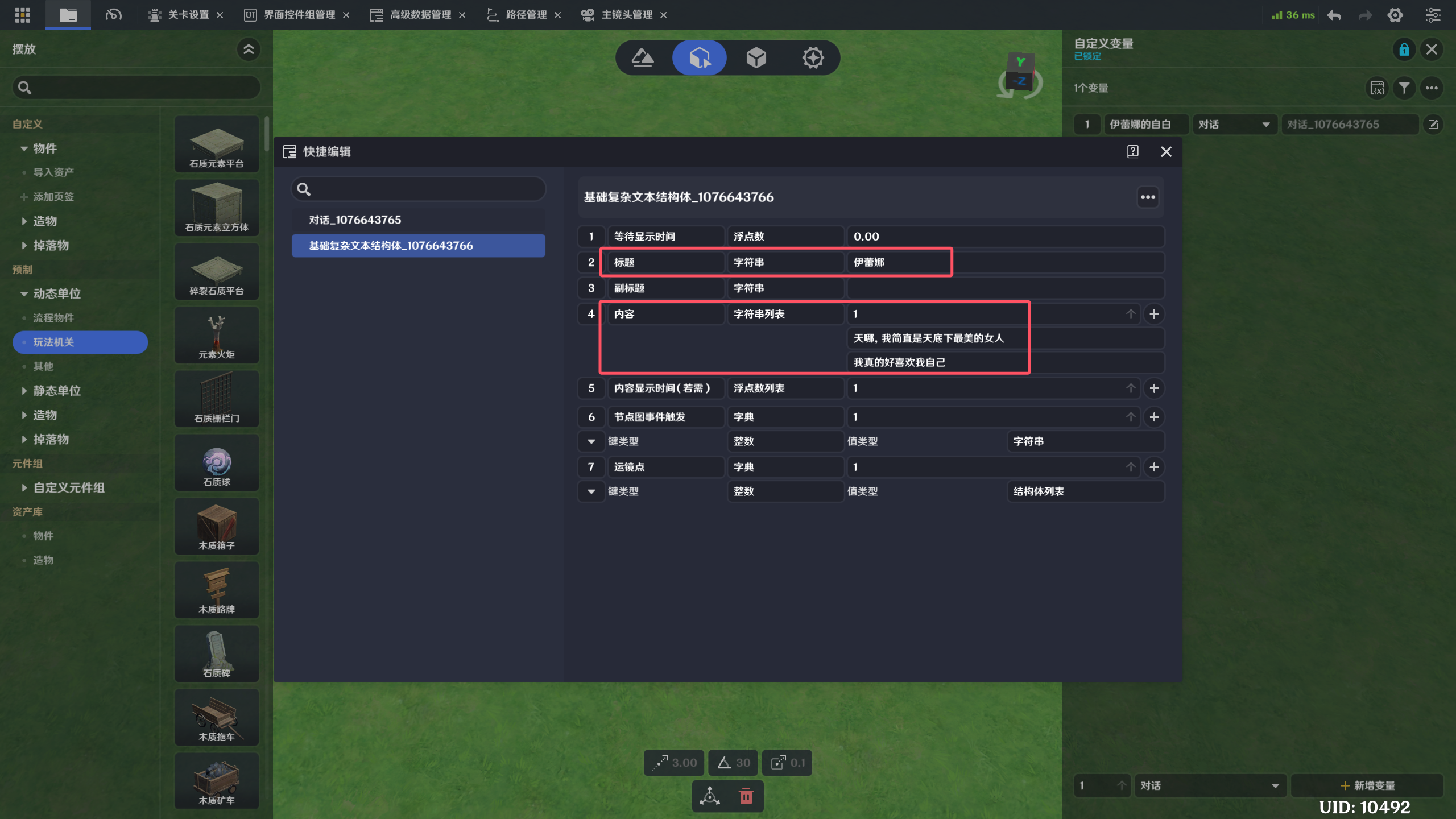Viewport: 1456px width, 819px height.
Task: Pick the 元素火炬 asset thumbnail
Action: (217, 336)
